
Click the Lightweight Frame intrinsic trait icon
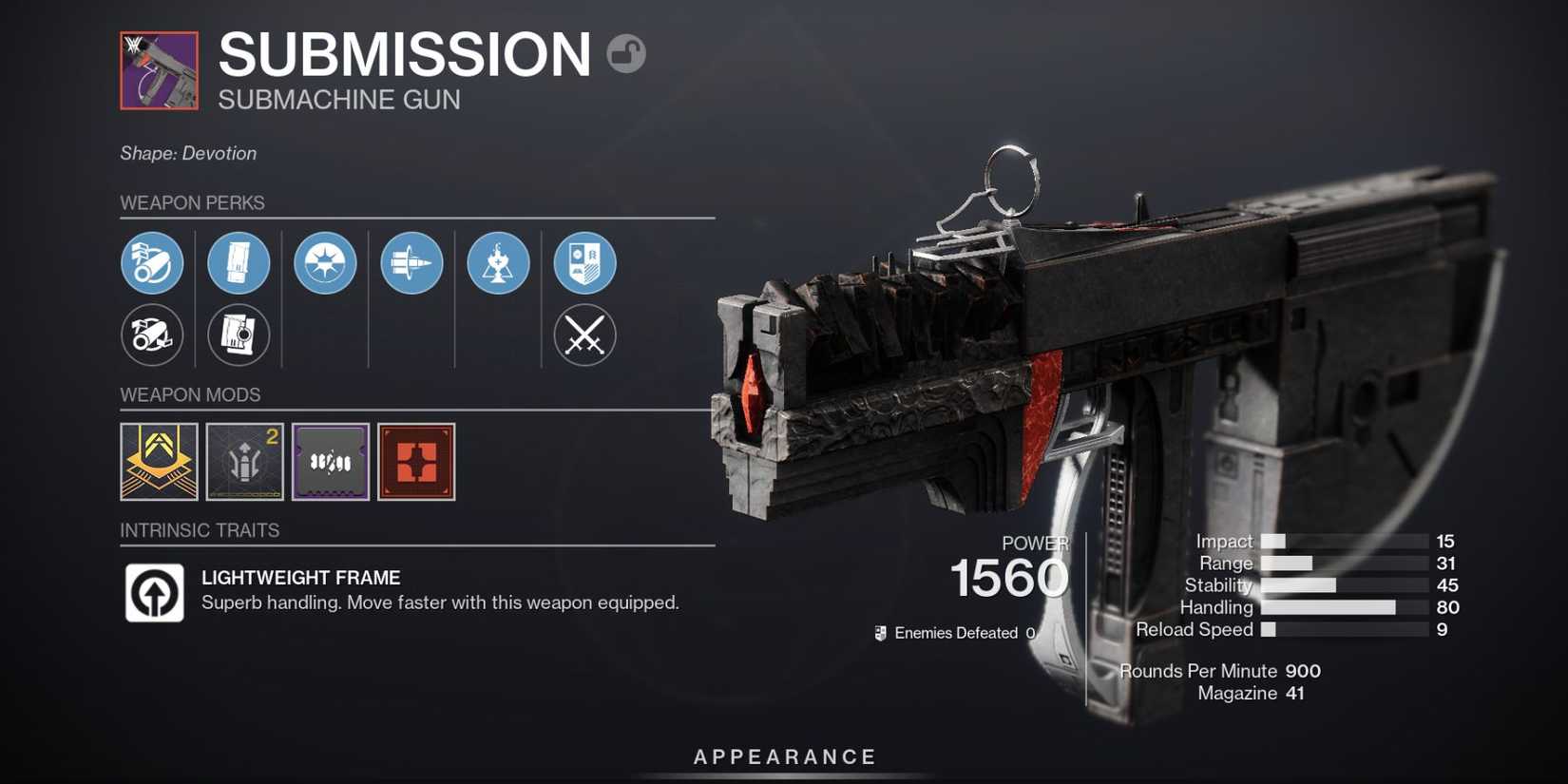click(153, 590)
